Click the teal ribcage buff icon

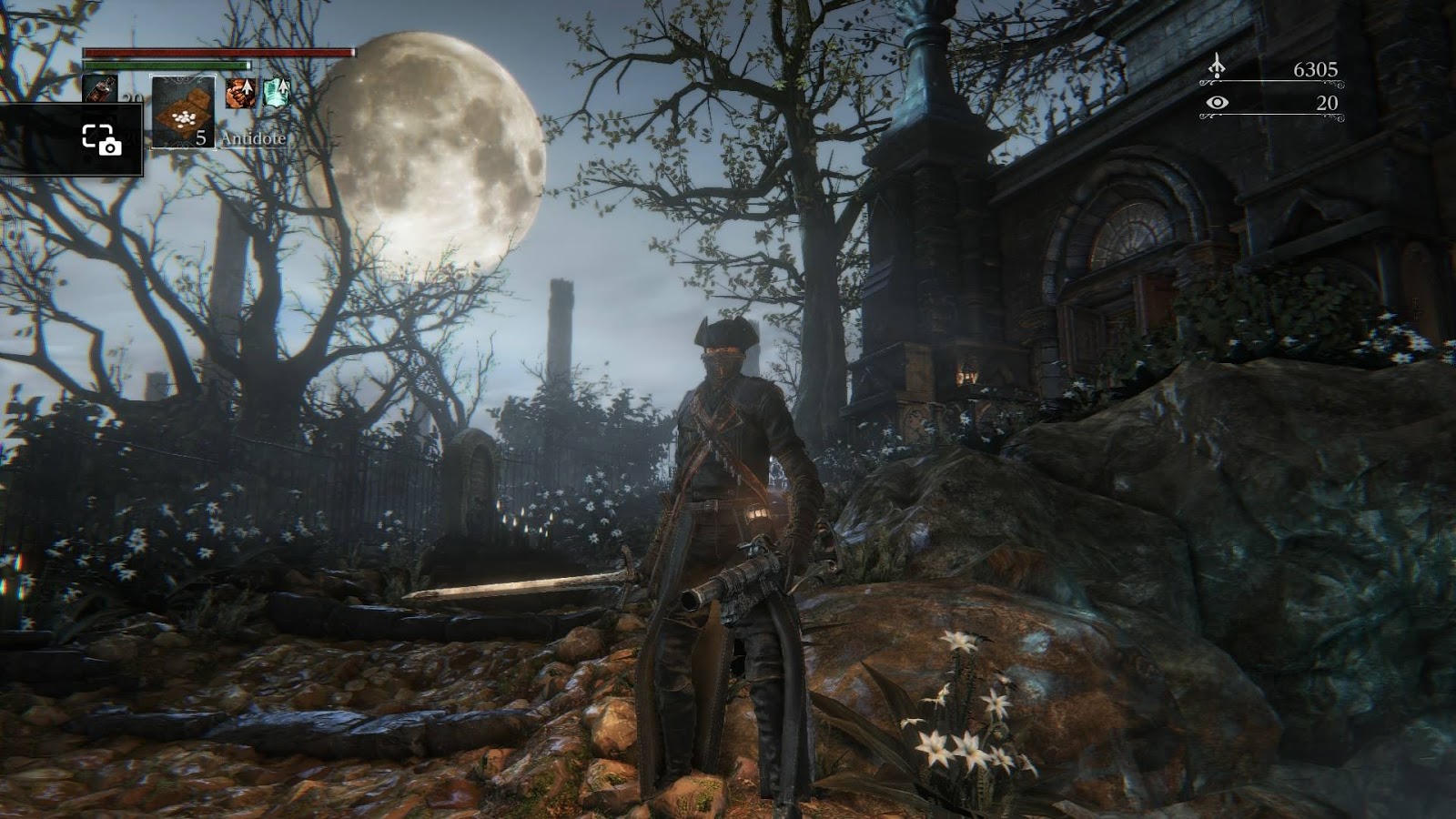(276, 93)
